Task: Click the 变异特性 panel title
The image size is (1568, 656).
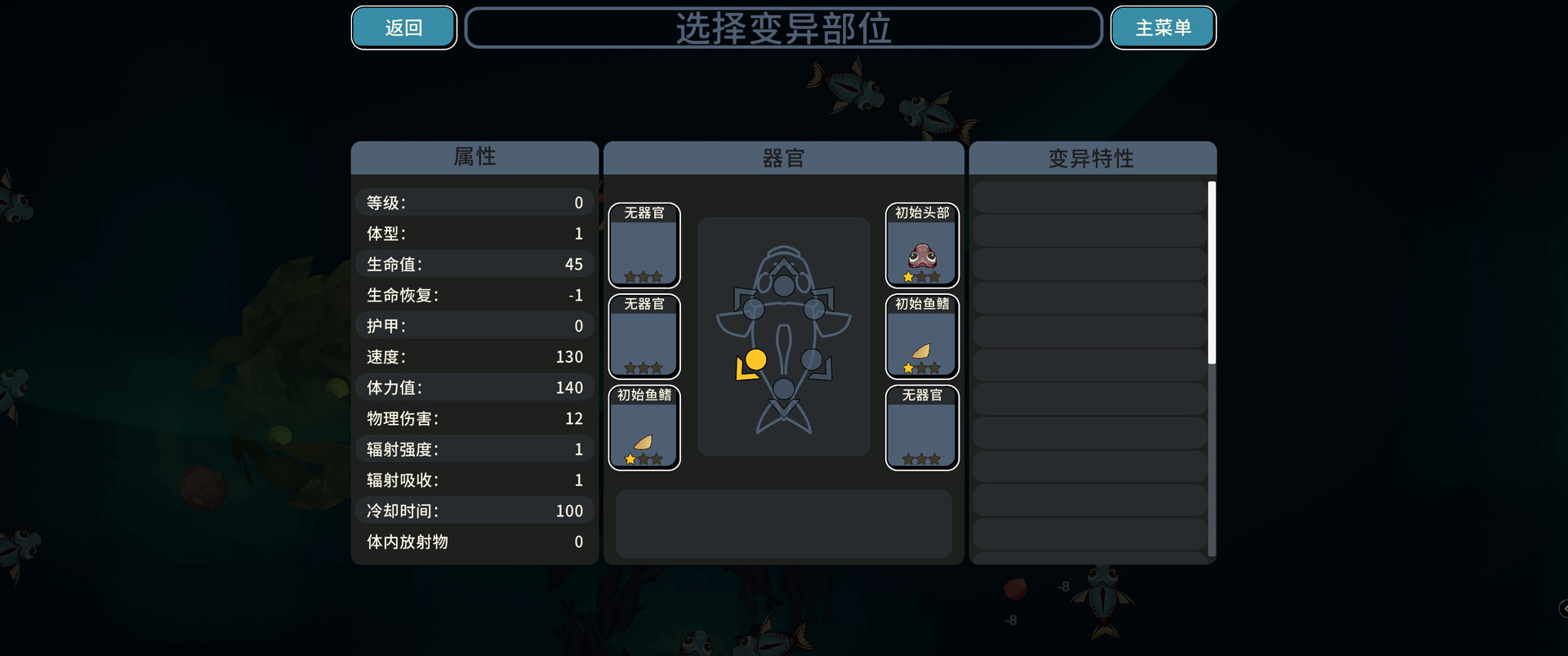Action: 1091,158
